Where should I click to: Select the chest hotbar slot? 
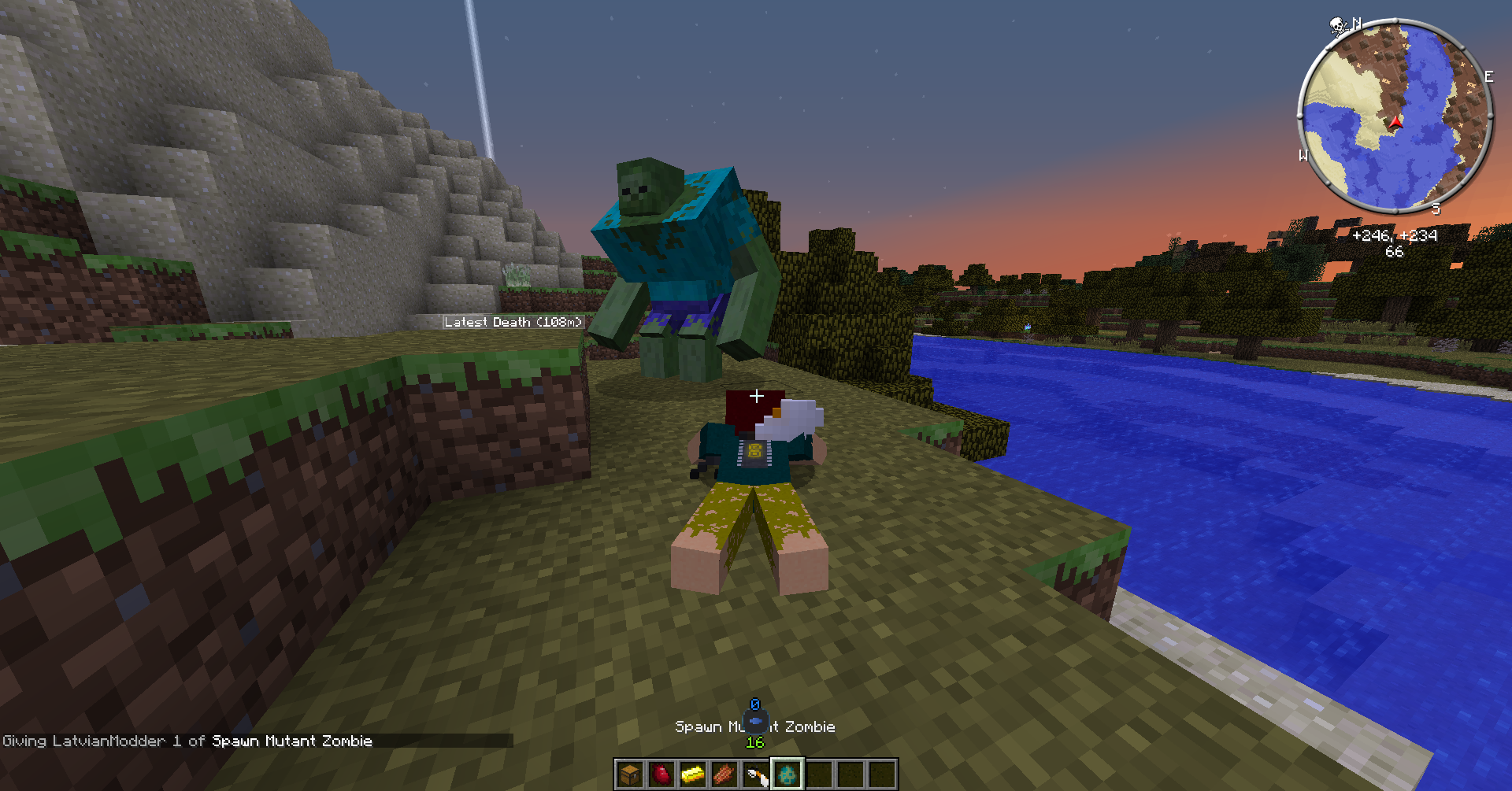point(630,774)
